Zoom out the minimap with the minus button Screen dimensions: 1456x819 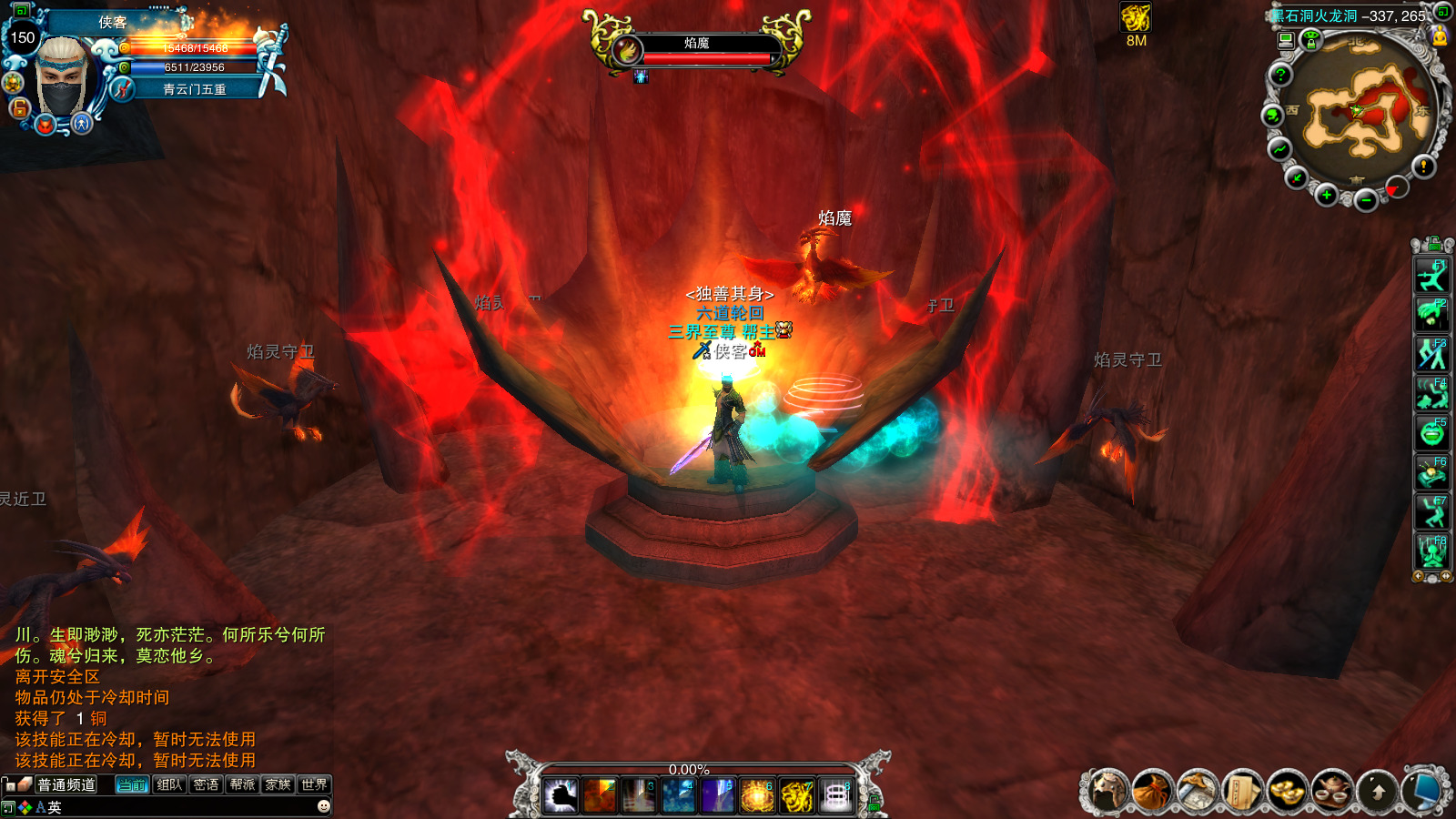pos(1366,200)
